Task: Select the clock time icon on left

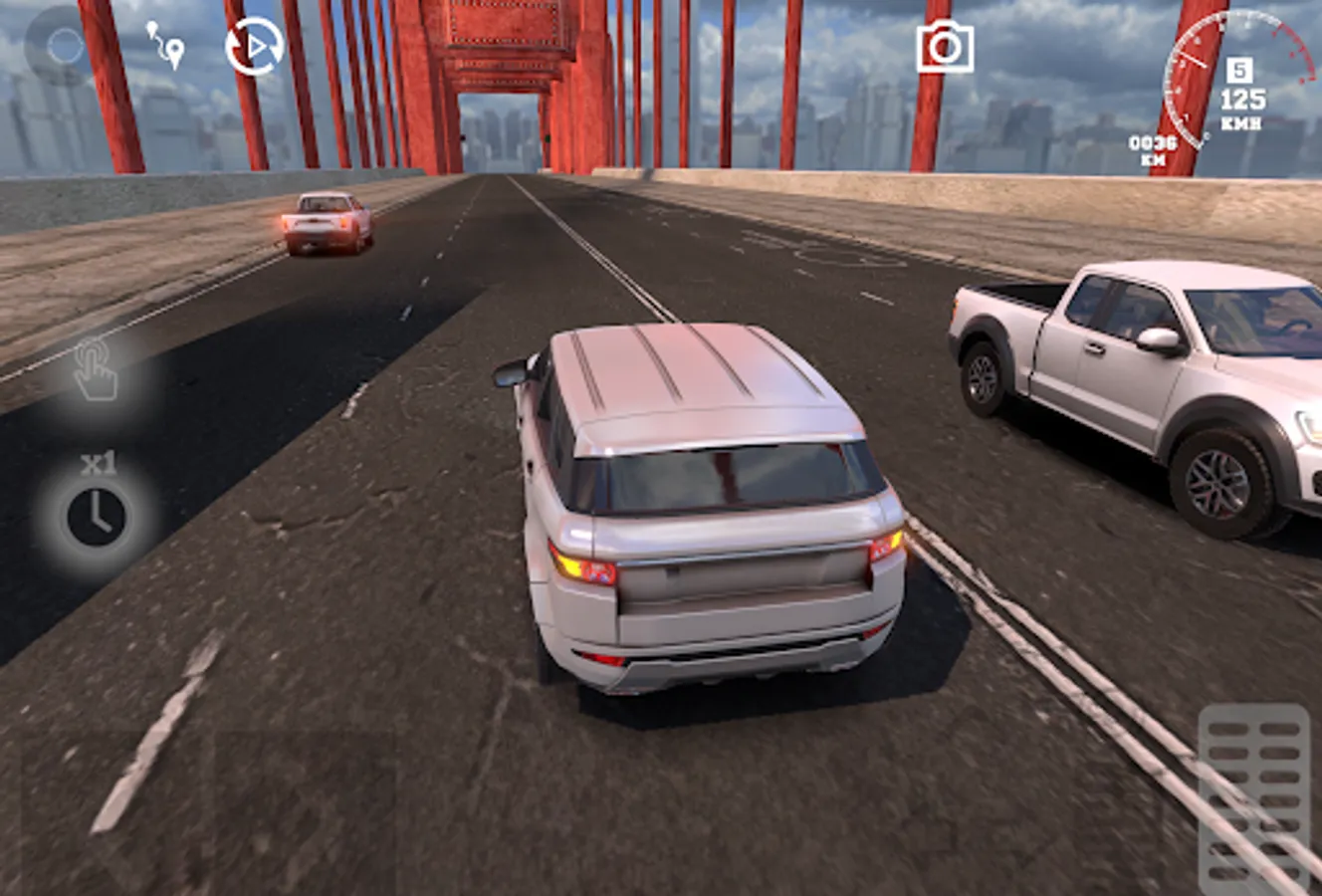Action: tap(96, 514)
